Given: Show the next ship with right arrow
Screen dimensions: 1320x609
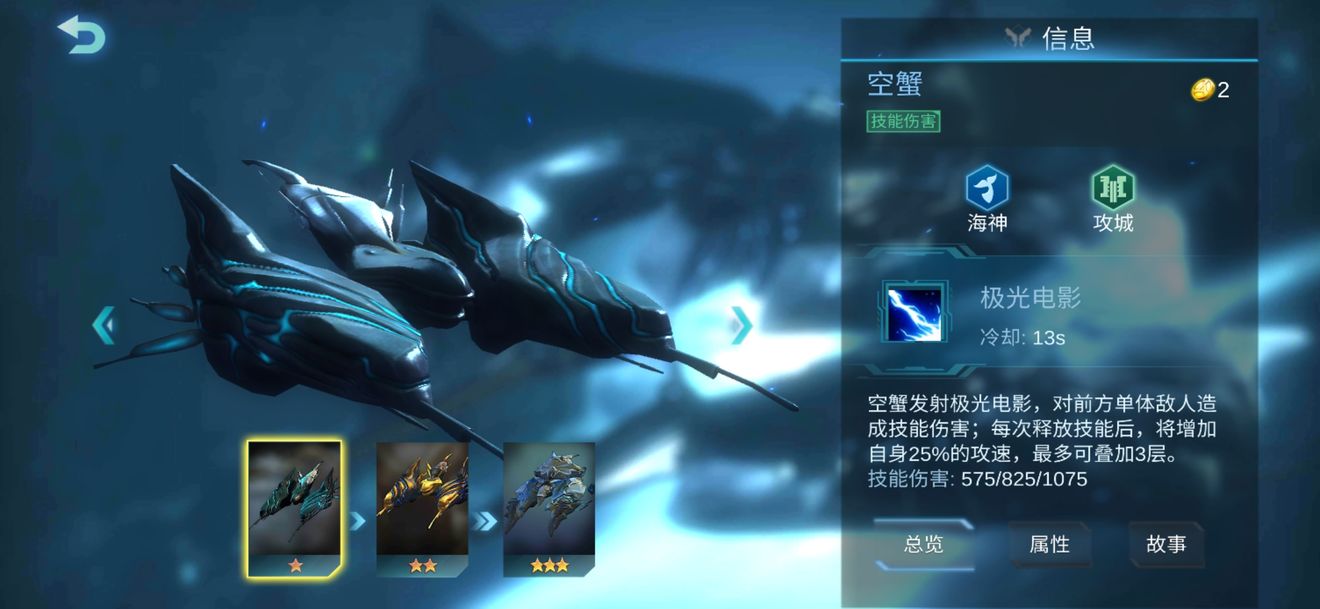Looking at the screenshot, I should click(741, 325).
